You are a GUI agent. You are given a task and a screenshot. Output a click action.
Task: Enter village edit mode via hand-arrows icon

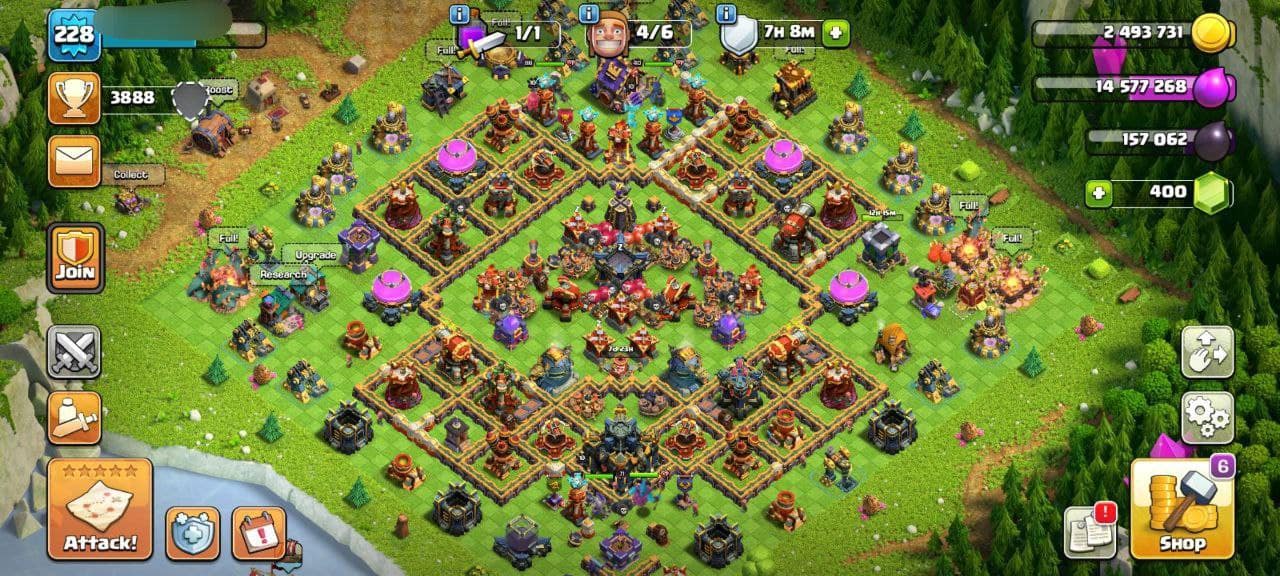(x=1207, y=351)
